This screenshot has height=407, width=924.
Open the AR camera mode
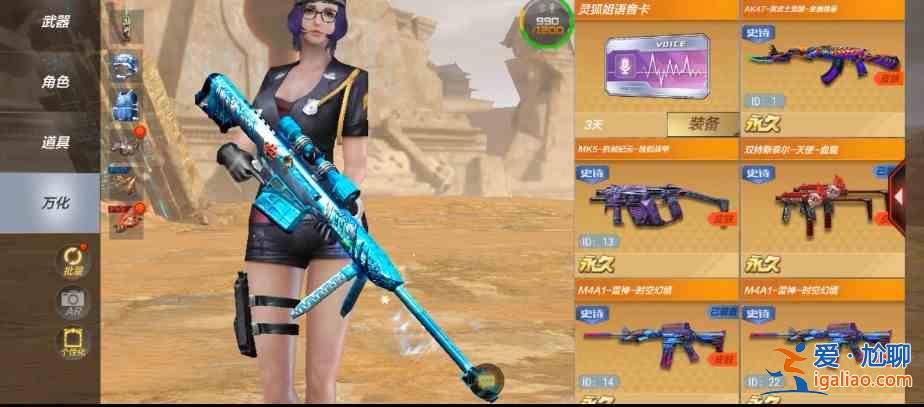pos(73,301)
